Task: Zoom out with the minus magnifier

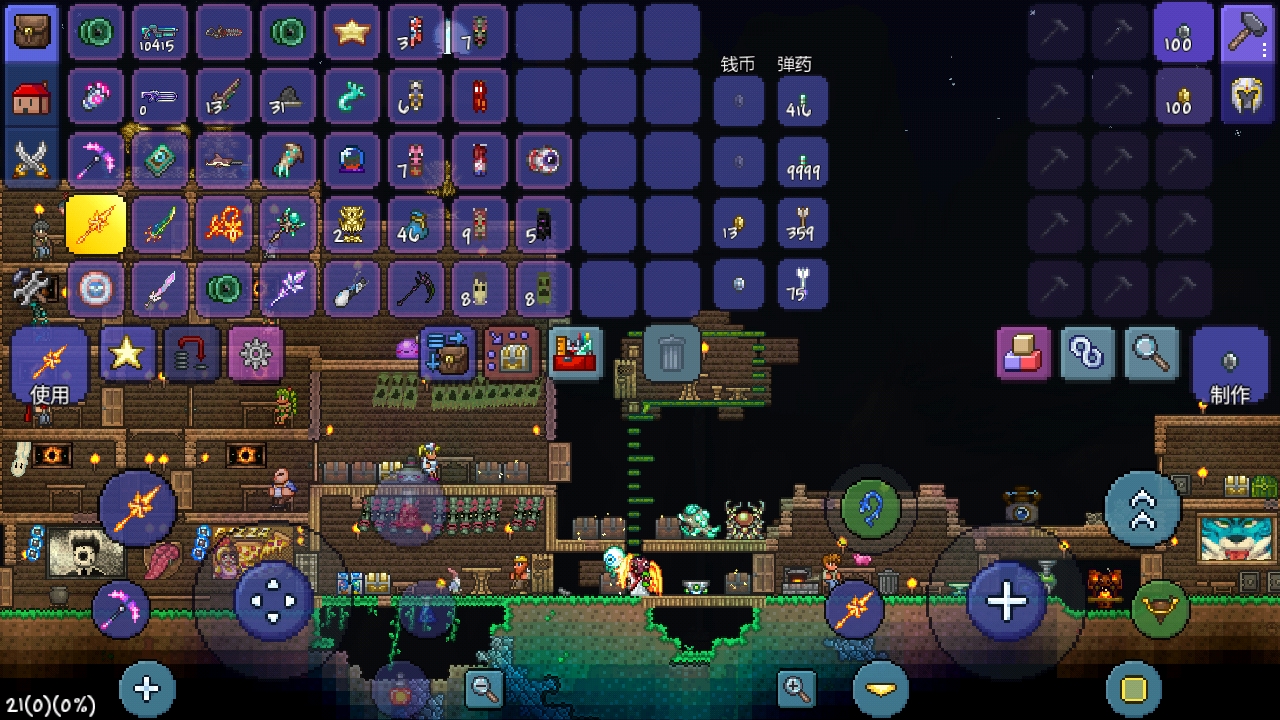Action: 484,688
